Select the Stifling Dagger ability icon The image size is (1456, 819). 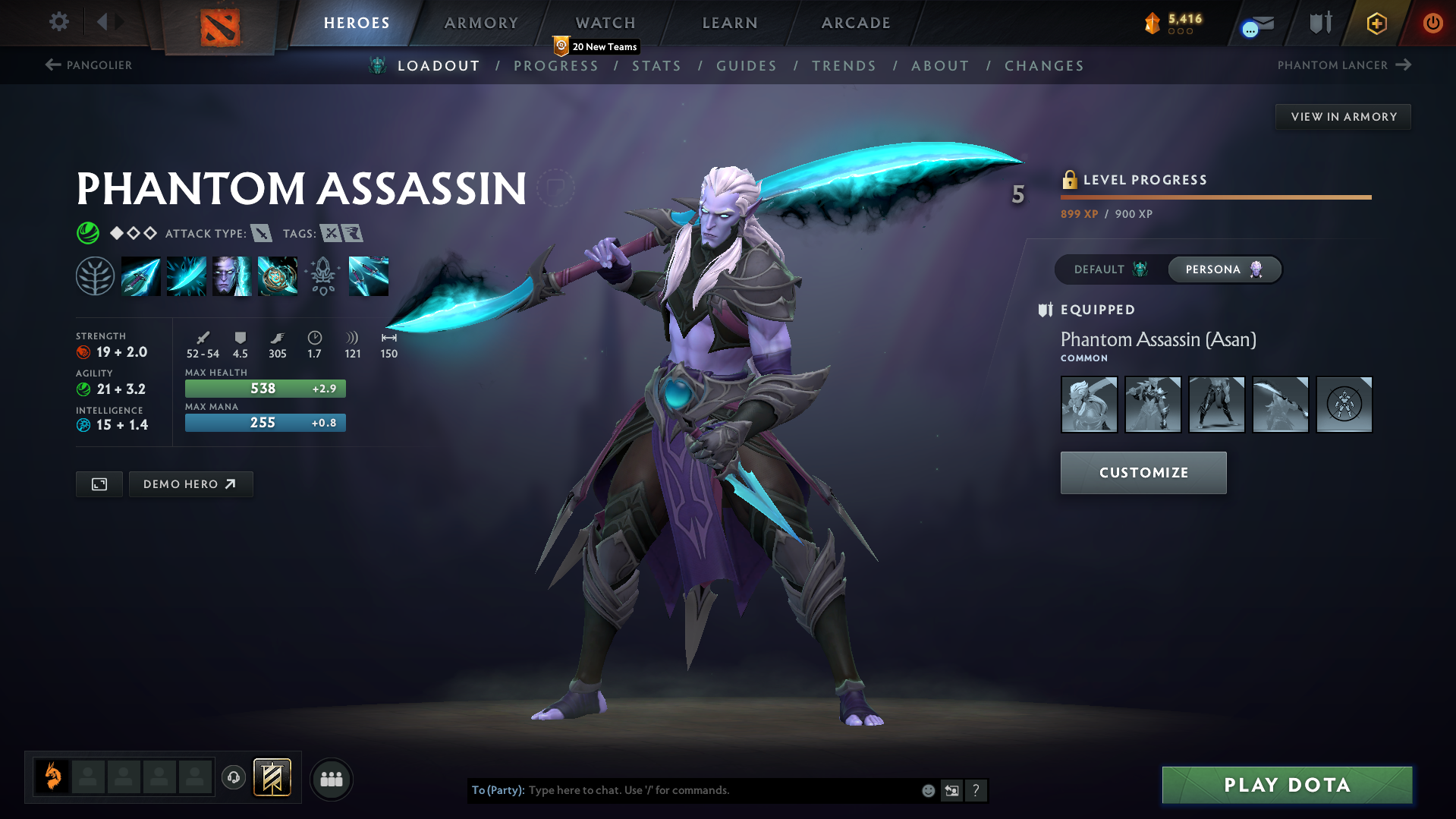[141, 276]
